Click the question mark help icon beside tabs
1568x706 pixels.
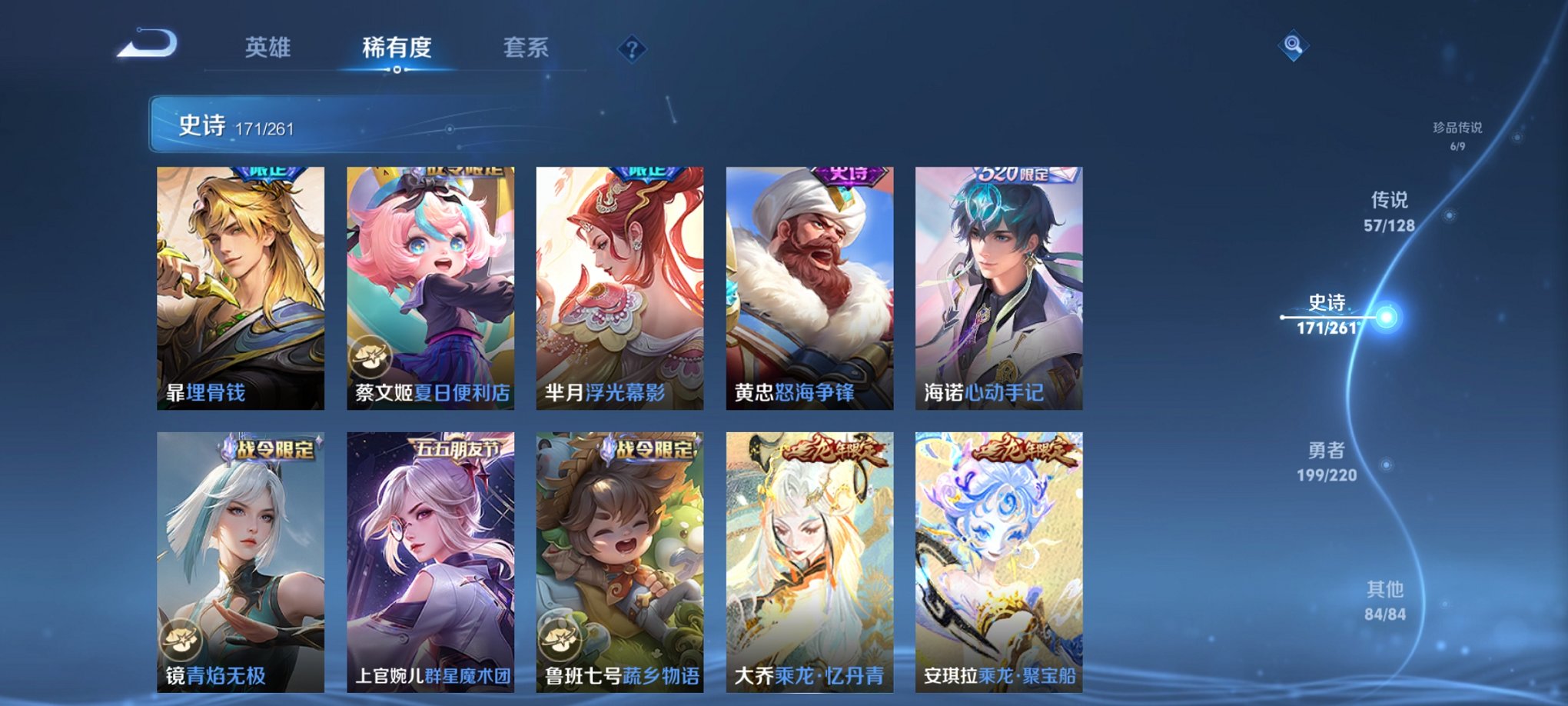630,51
